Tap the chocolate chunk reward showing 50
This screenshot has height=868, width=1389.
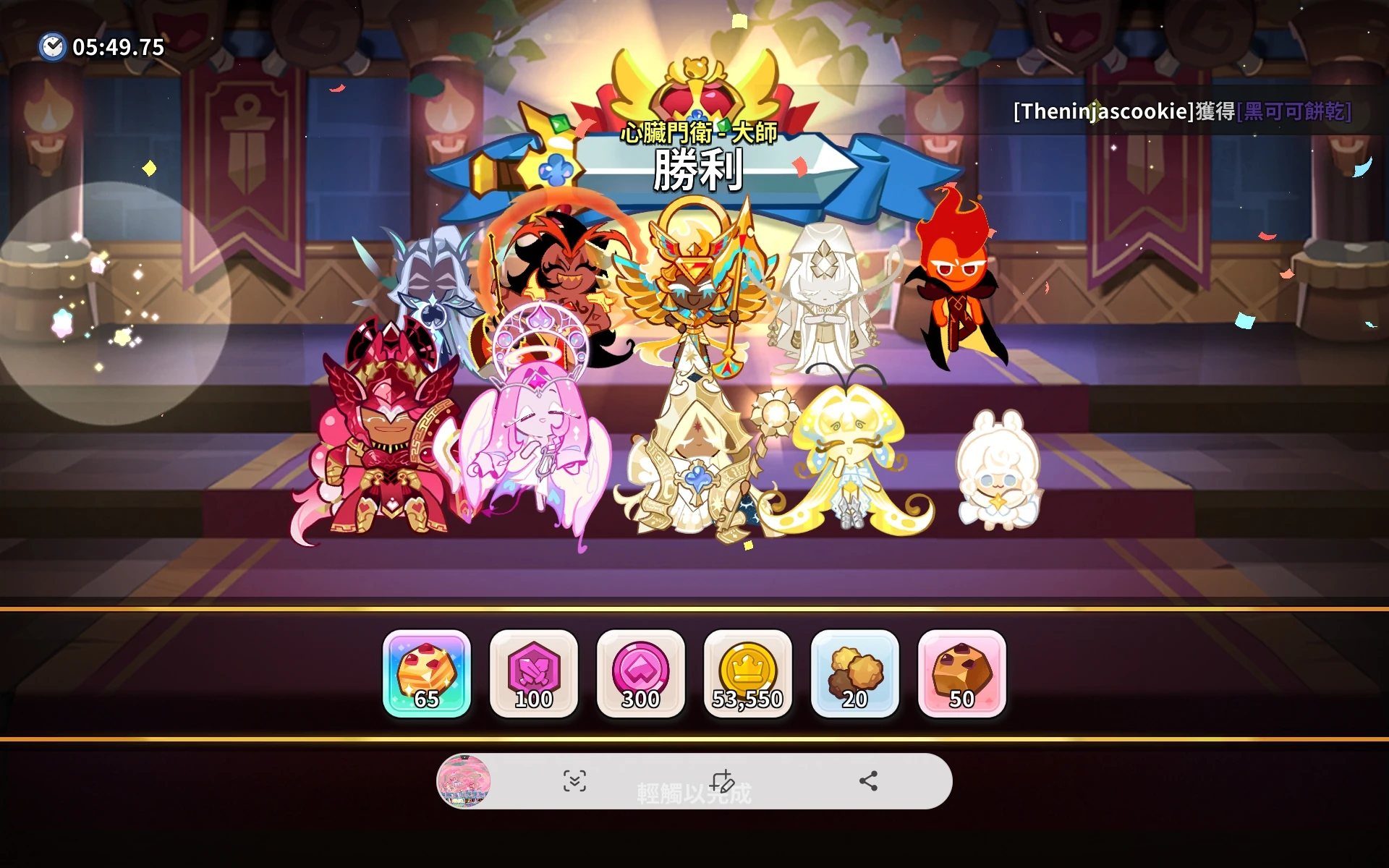(962, 674)
